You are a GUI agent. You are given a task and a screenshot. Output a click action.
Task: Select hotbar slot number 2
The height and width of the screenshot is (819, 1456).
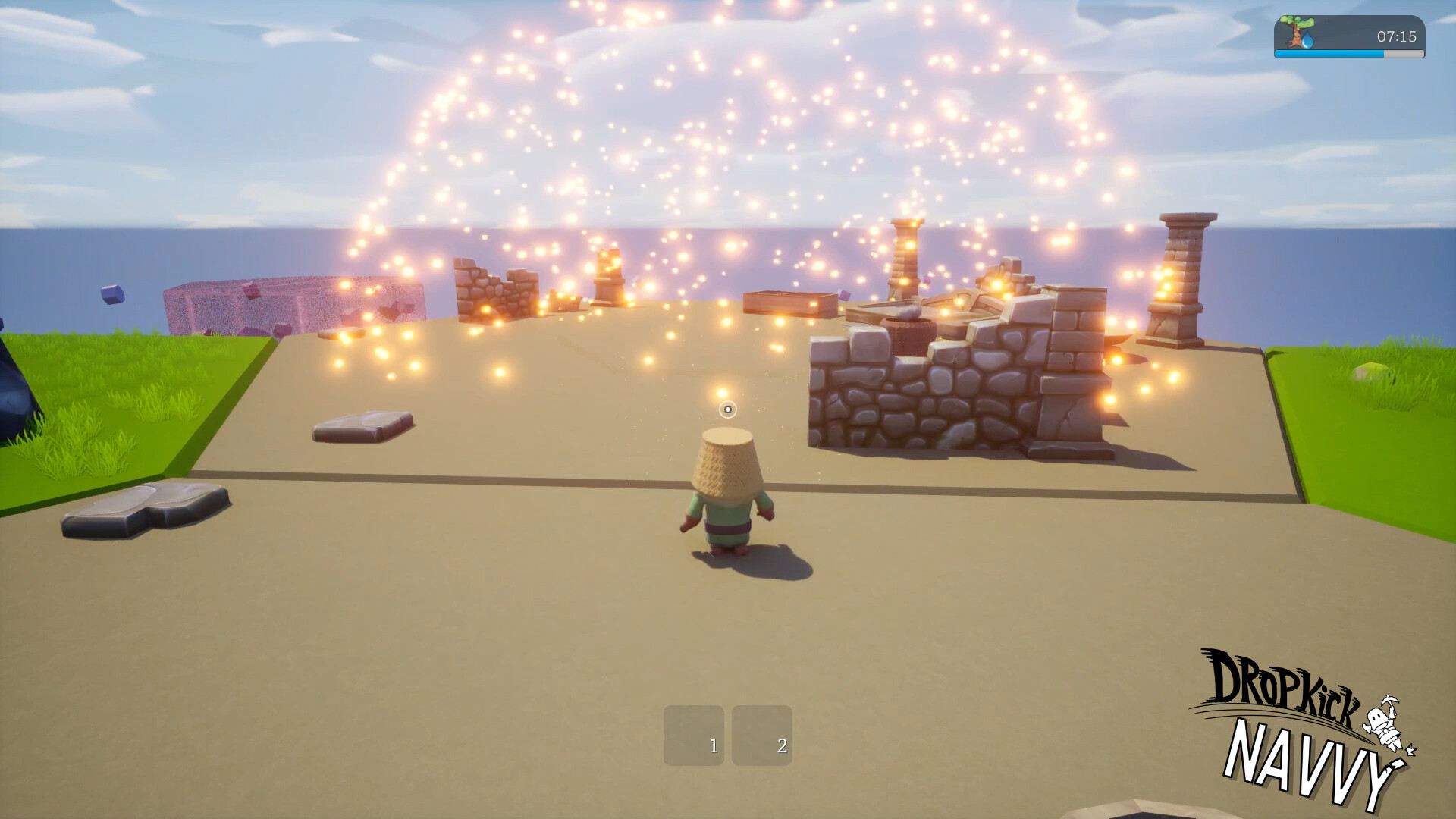tap(761, 735)
